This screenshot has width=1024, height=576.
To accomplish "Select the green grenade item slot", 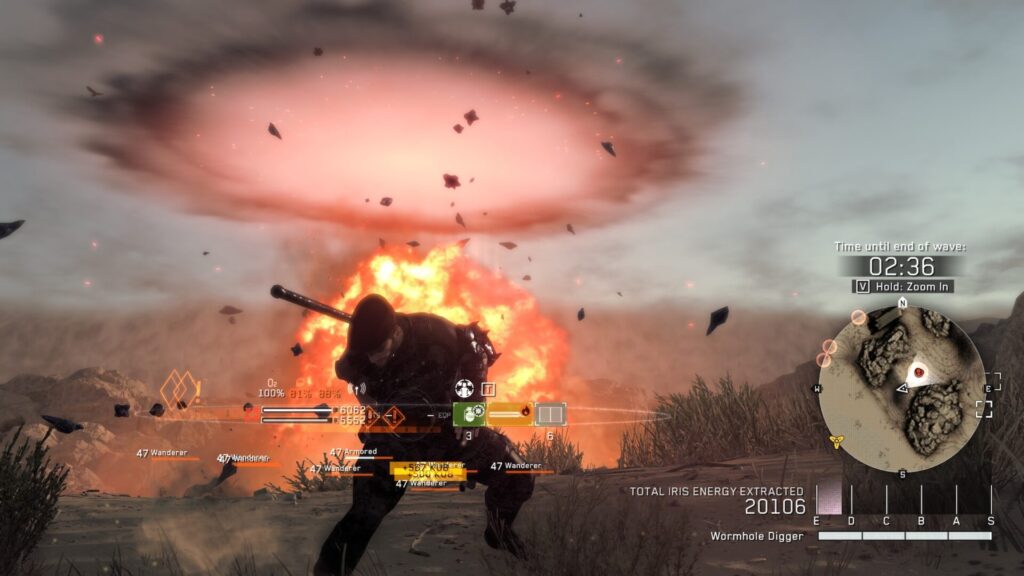I will (468, 414).
